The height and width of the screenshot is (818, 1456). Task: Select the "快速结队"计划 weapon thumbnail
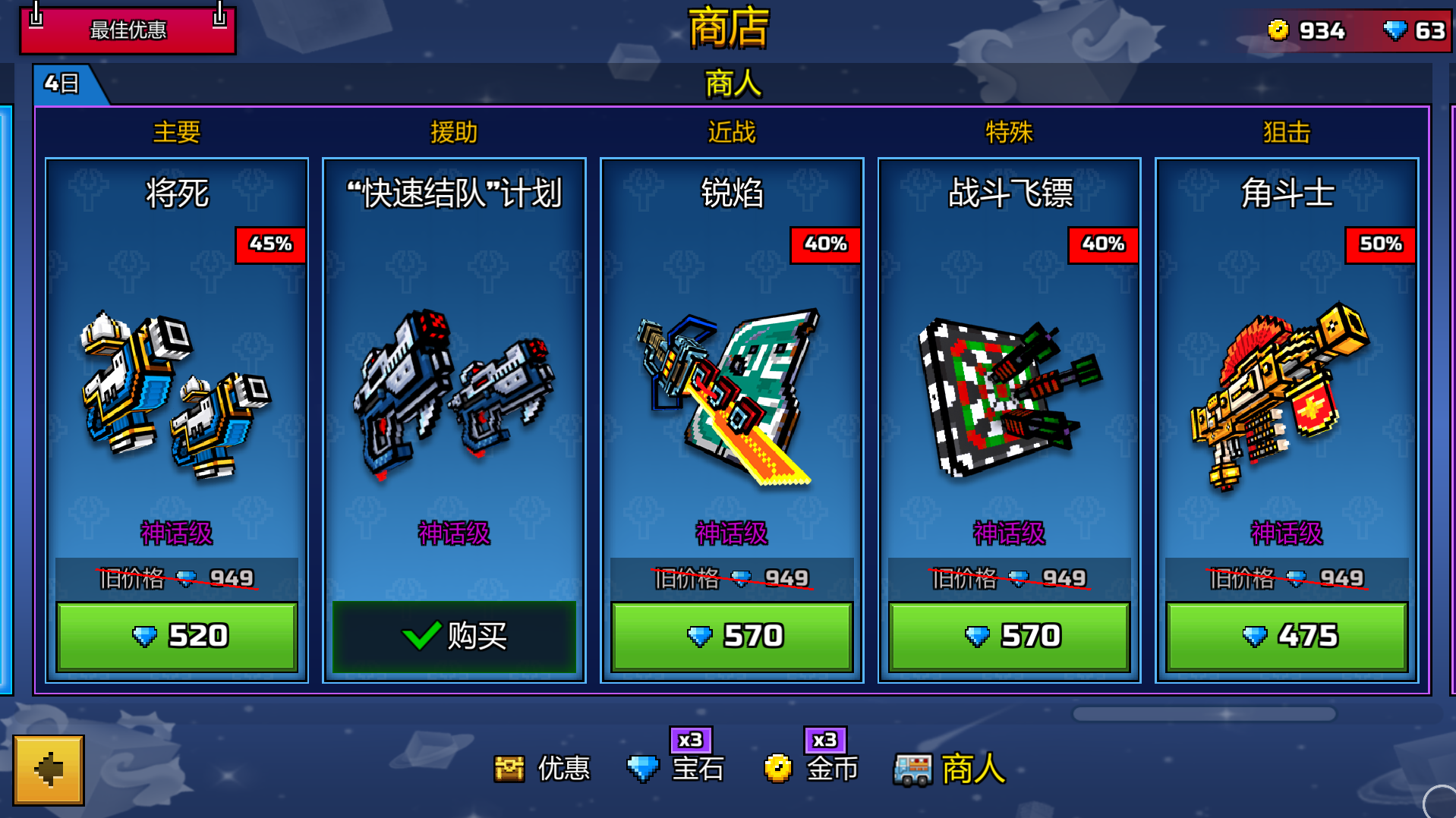click(x=454, y=395)
